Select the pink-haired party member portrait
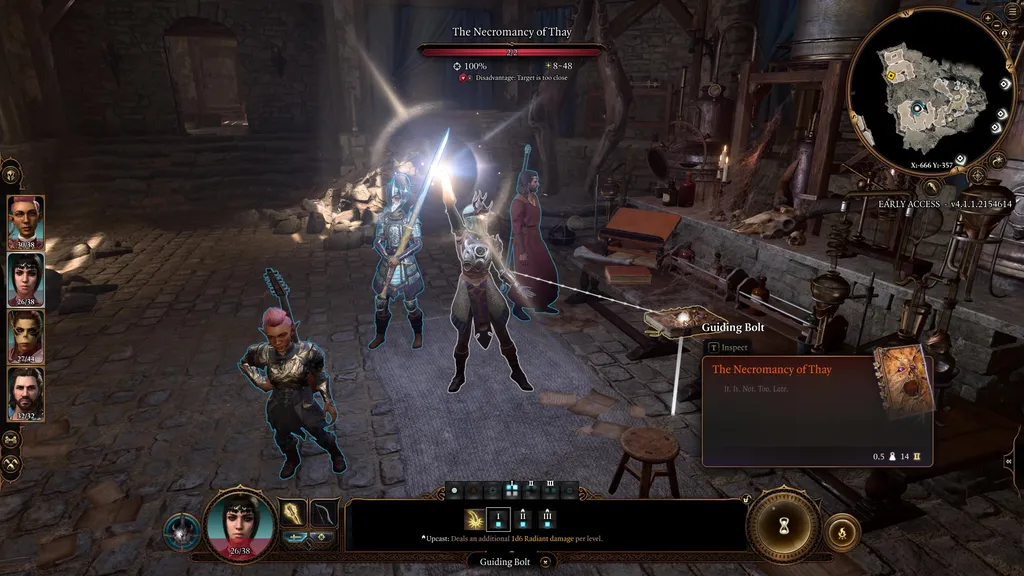 (x=26, y=220)
